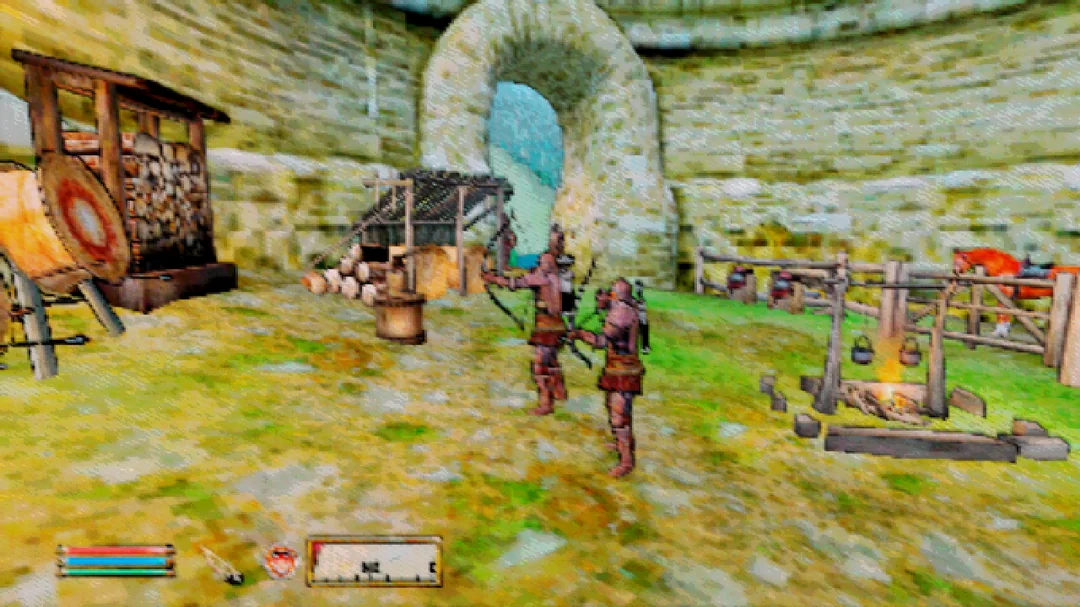
Task: Click the compass bar
Action: (374, 562)
